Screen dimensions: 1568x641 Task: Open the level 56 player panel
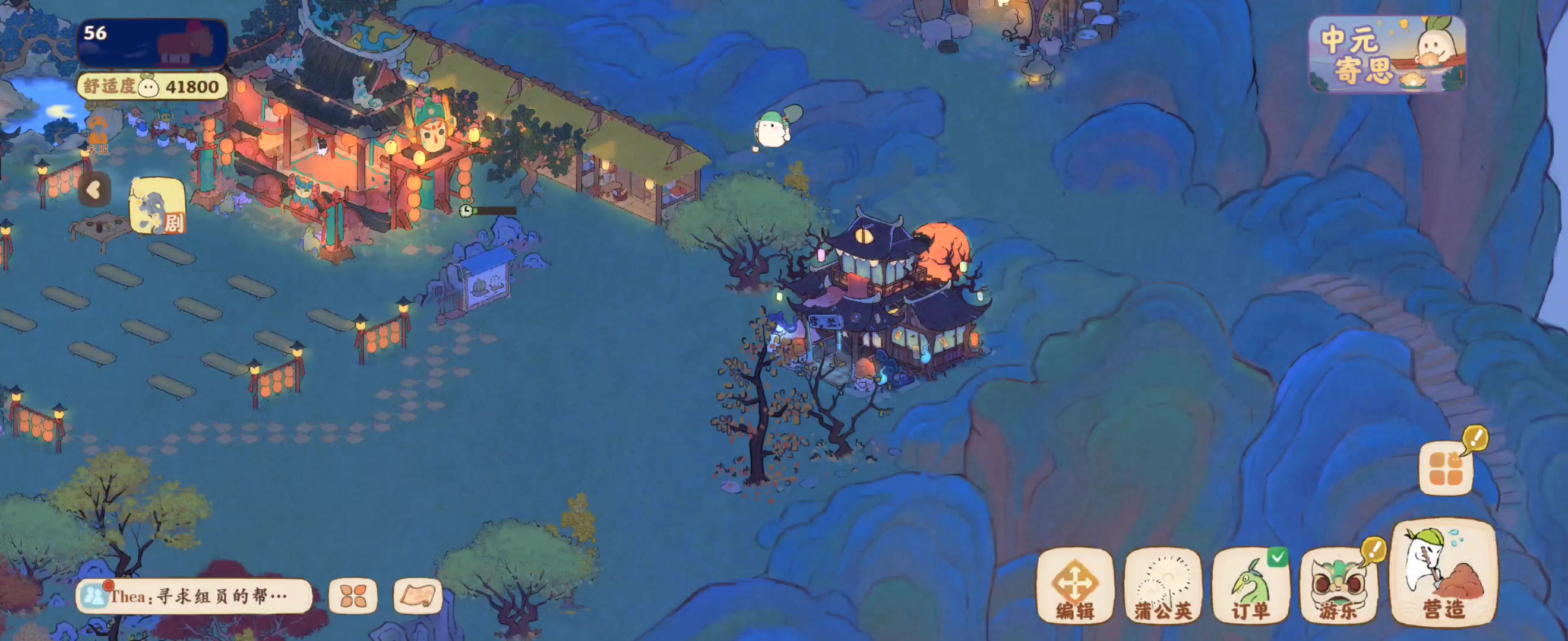[x=152, y=43]
